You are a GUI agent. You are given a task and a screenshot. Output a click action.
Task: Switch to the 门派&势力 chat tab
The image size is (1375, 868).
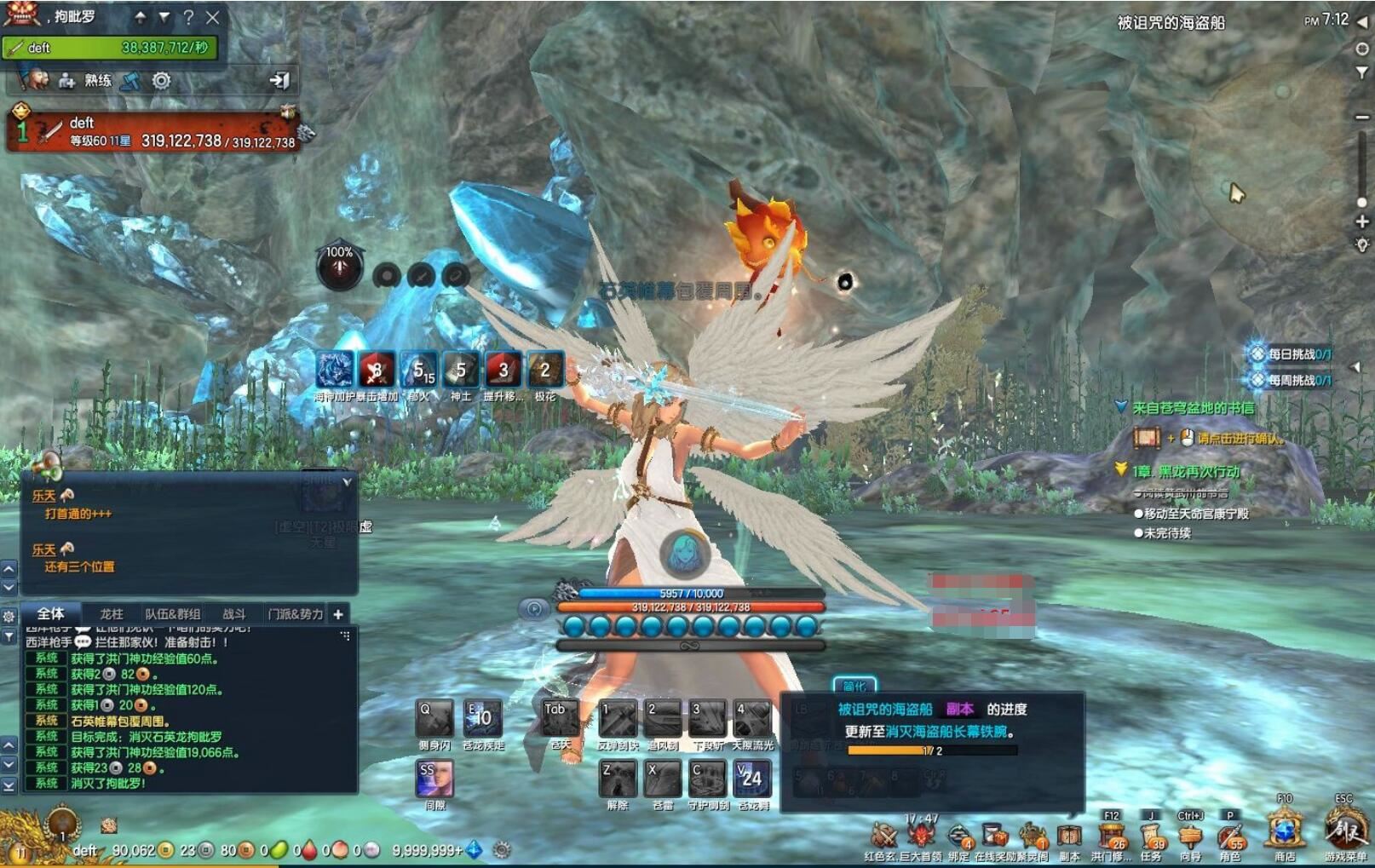point(295,613)
